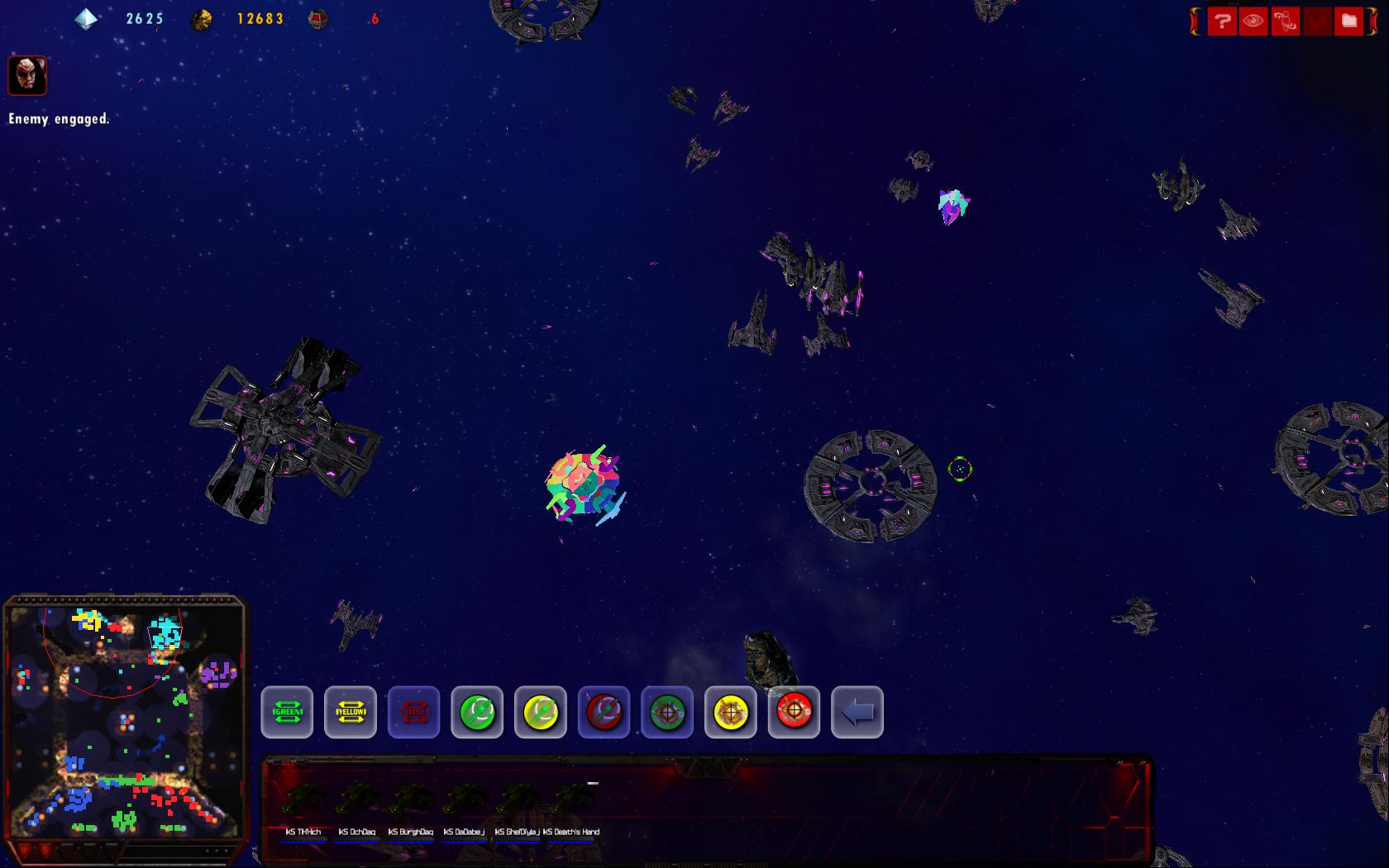Click the Klingon officer portrait
Viewport: 1389px width, 868px height.
[x=27, y=75]
